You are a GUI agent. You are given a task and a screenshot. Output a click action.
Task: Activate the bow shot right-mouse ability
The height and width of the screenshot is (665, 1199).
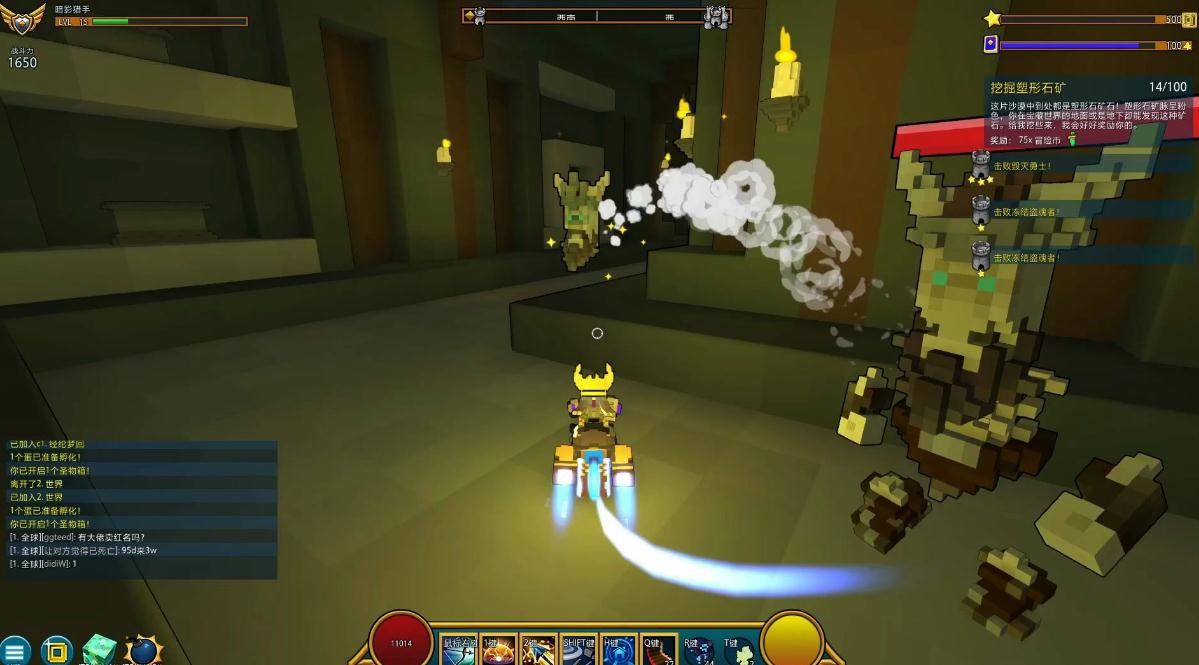[x=459, y=650]
